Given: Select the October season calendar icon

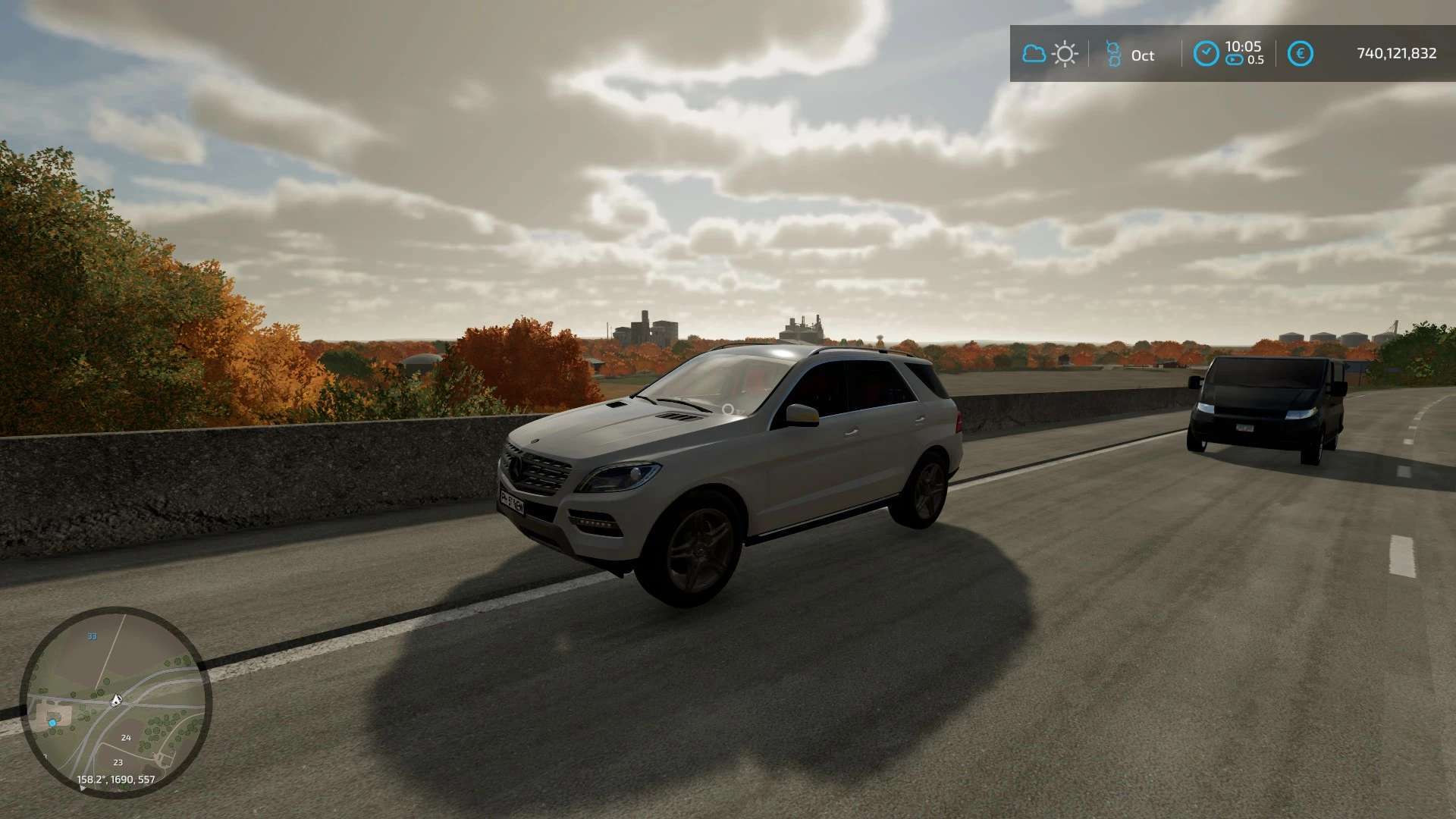Looking at the screenshot, I should point(1113,54).
